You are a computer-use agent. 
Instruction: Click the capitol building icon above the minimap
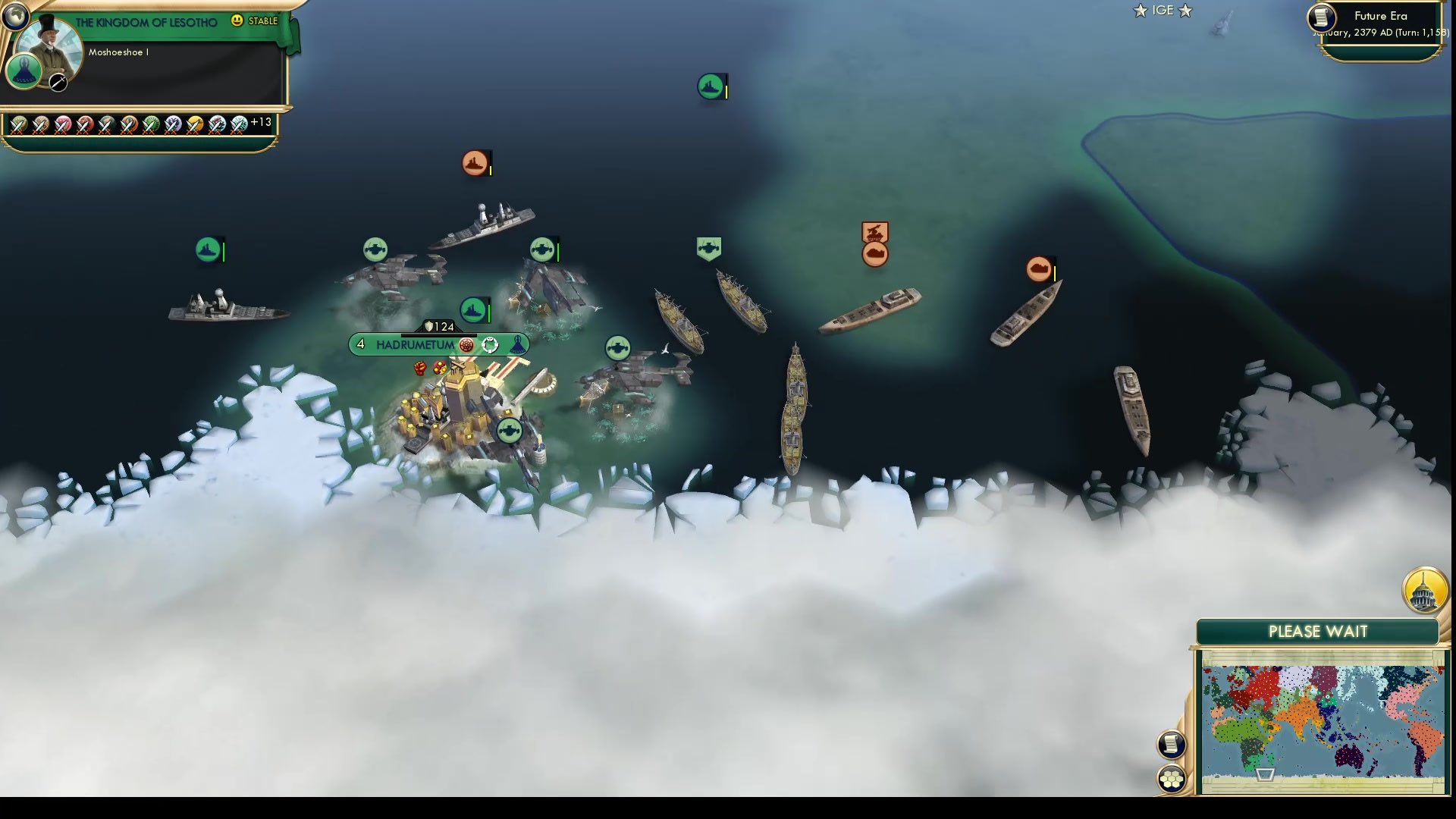tap(1423, 591)
